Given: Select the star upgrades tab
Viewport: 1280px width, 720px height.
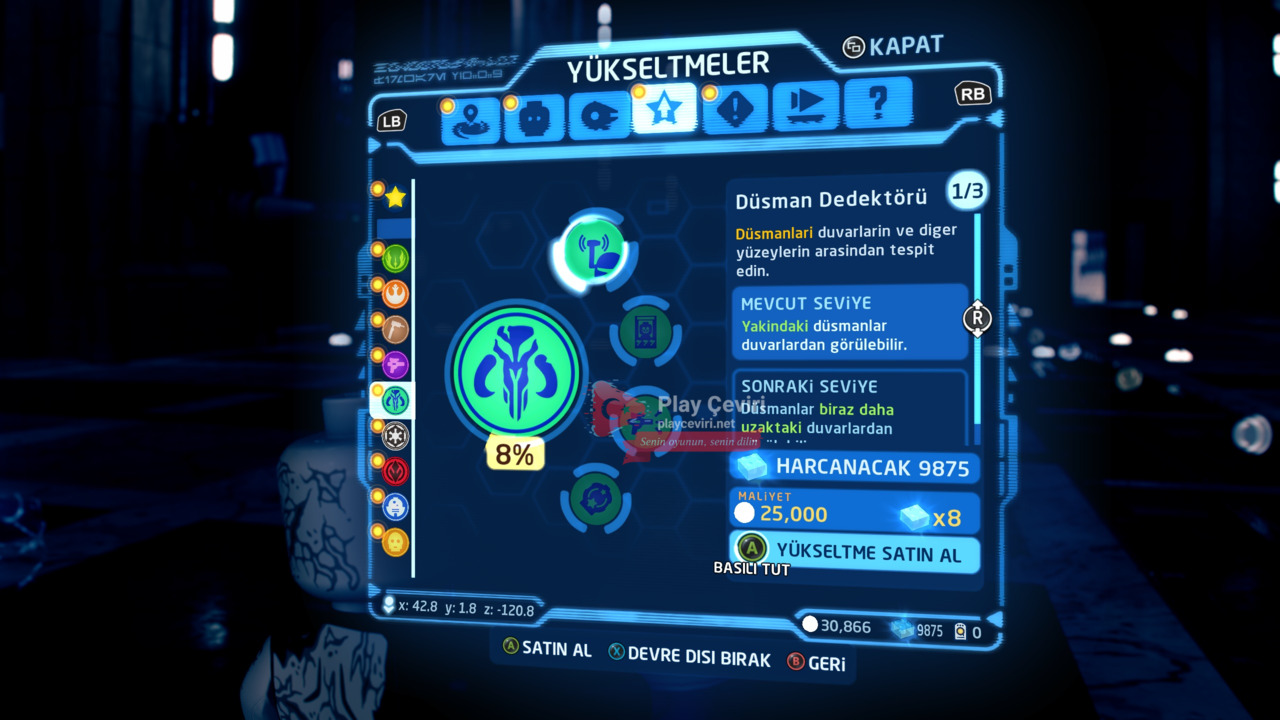Looking at the screenshot, I should pyautogui.click(x=663, y=110).
